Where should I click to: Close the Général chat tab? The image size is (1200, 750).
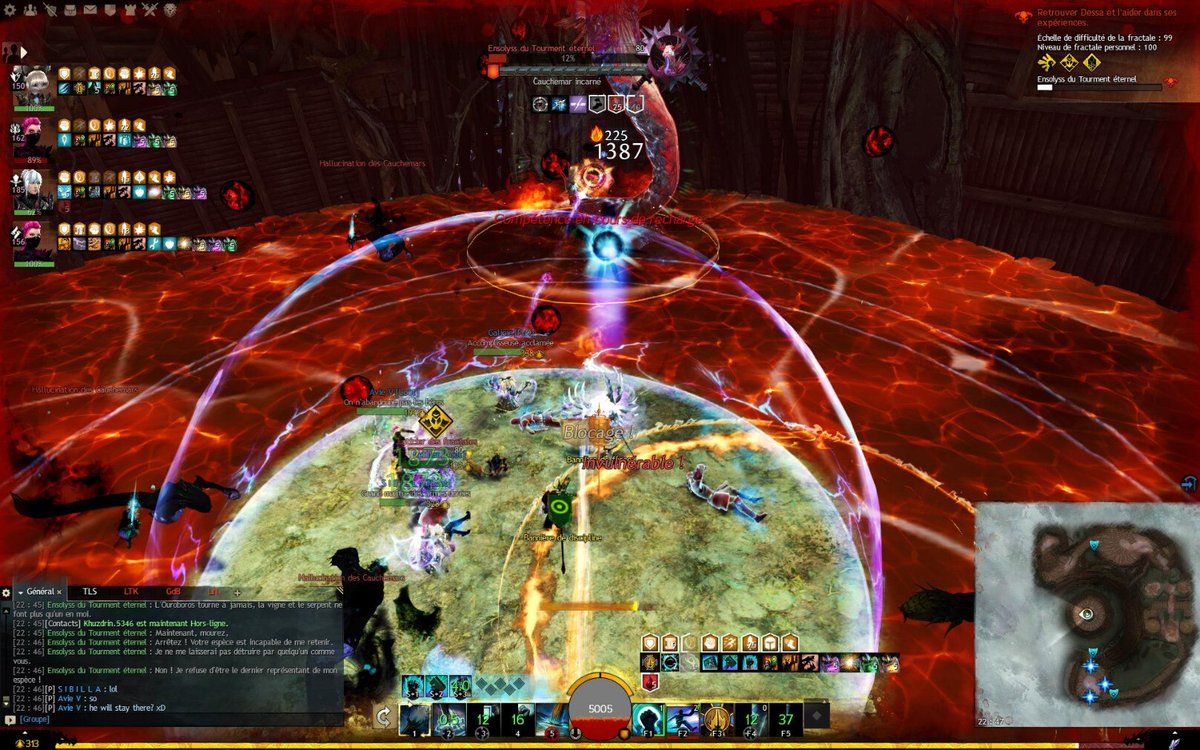59,592
